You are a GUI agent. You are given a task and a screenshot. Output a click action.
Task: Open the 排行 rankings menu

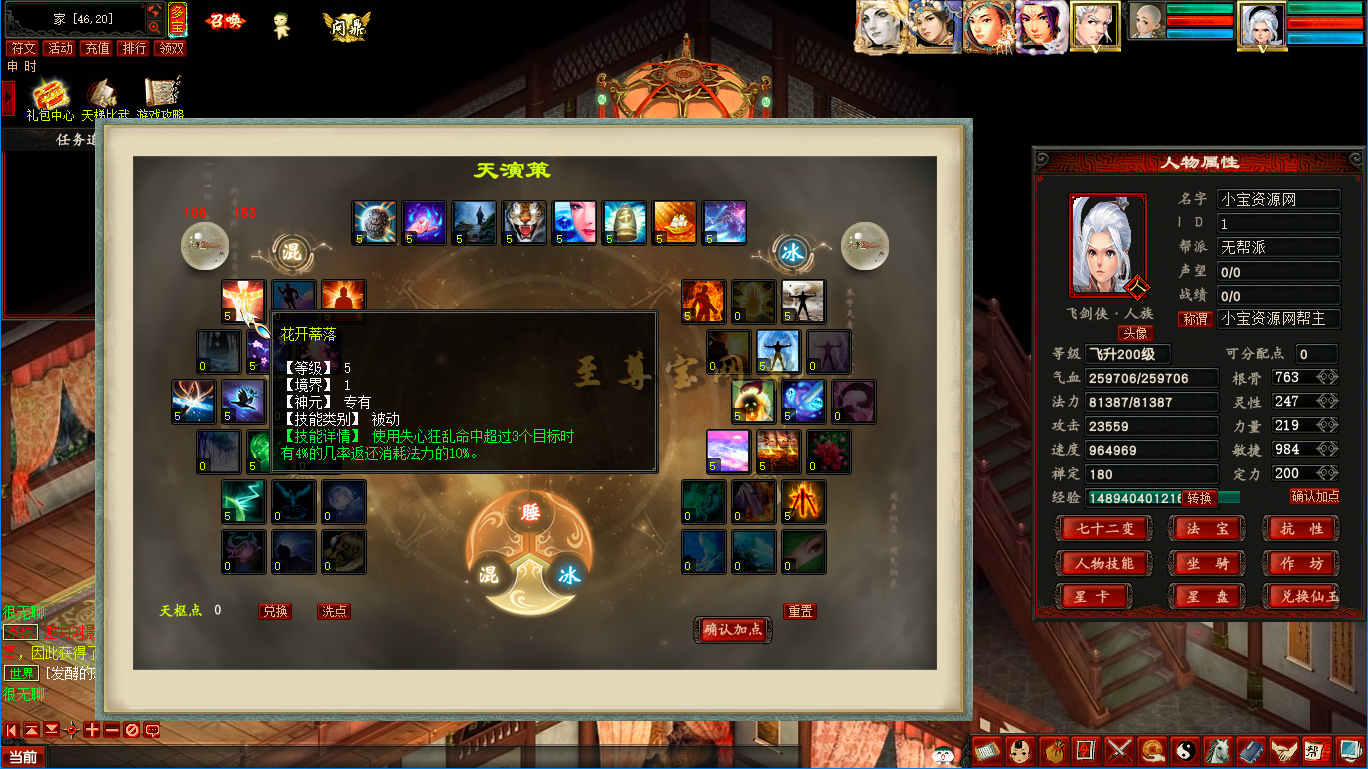pyautogui.click(x=133, y=48)
